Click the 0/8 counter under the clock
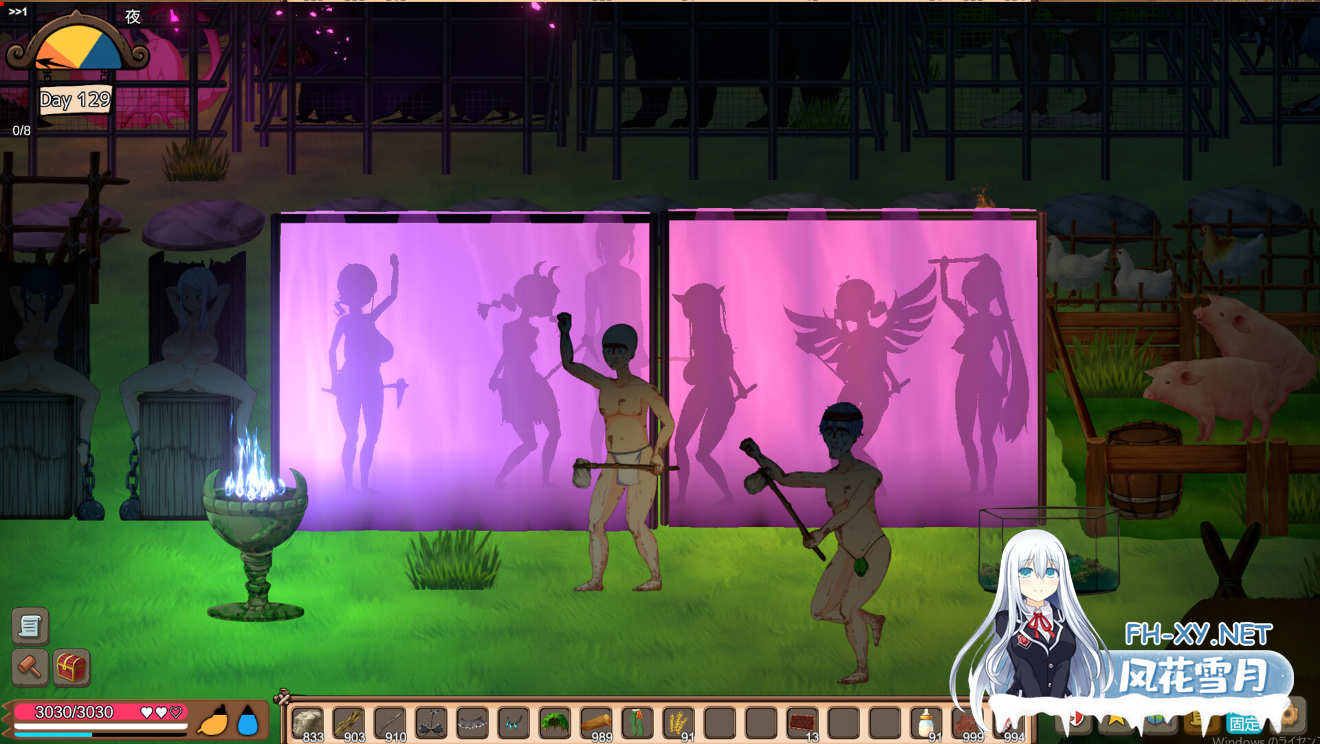Screen dimensions: 1320x744 (22, 130)
